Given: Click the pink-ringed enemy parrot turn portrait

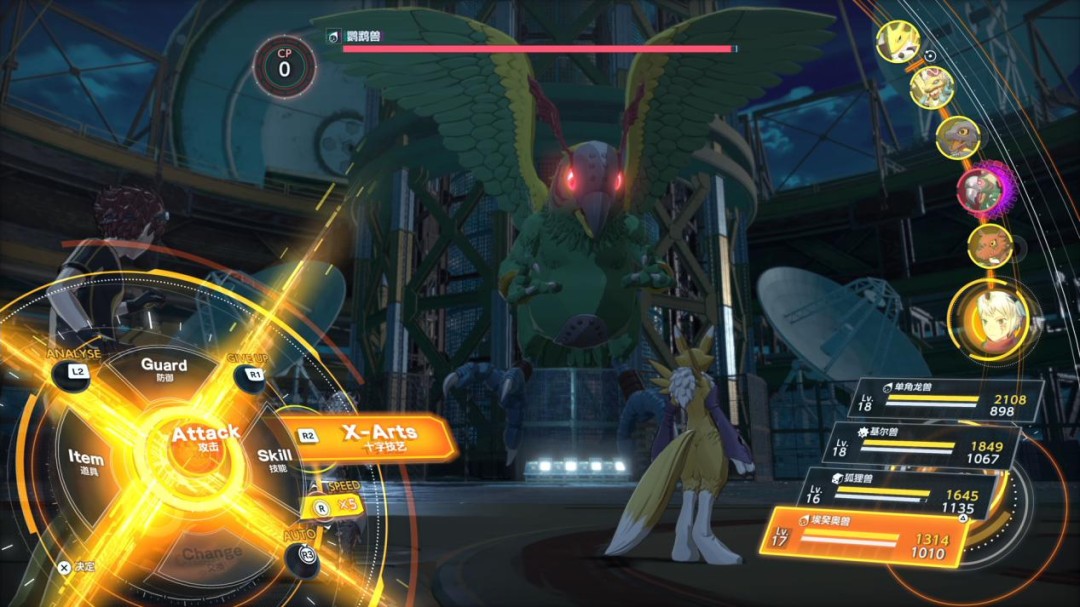Looking at the screenshot, I should pyautogui.click(x=981, y=188).
